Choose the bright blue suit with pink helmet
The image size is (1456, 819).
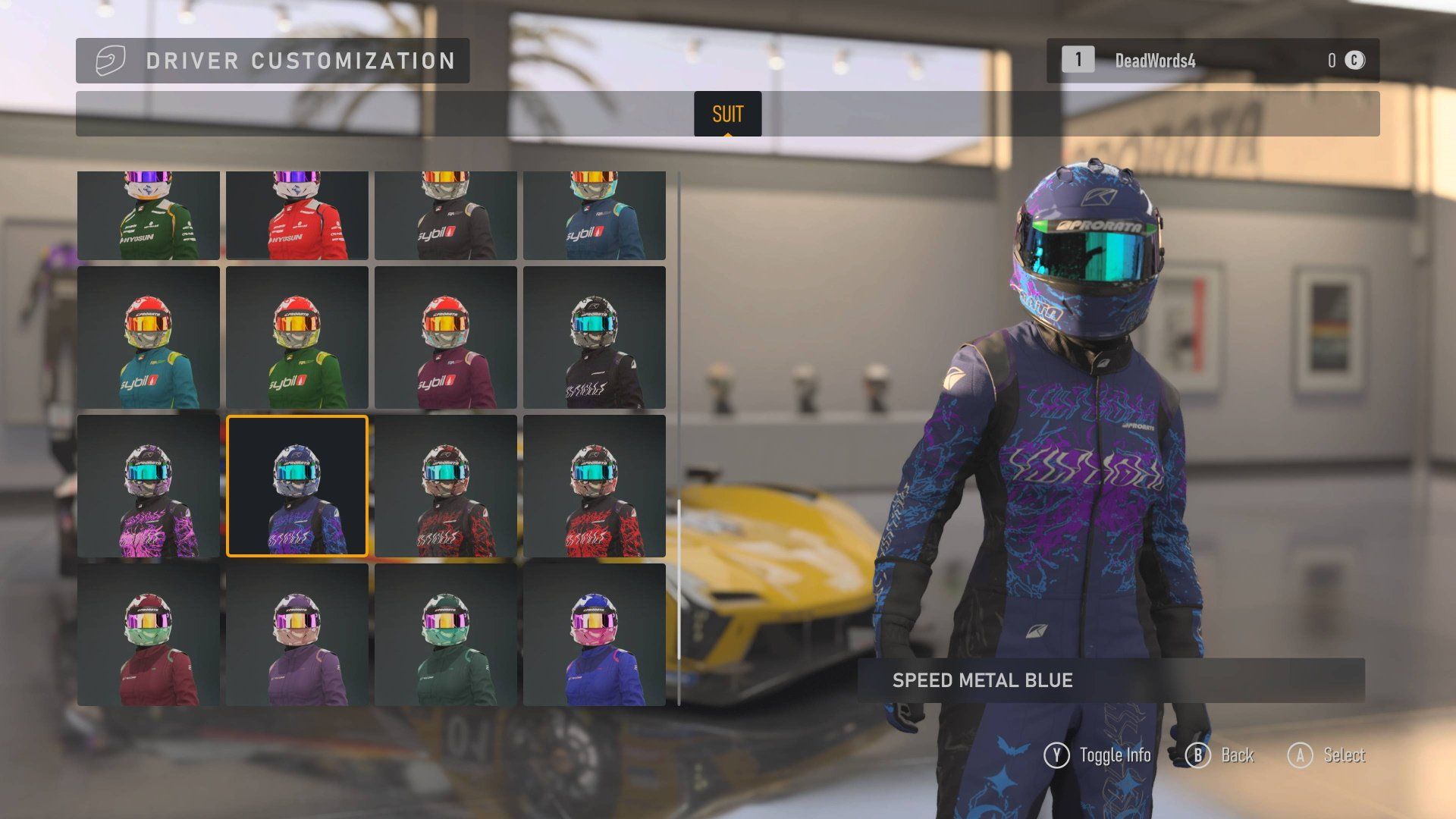pos(595,635)
